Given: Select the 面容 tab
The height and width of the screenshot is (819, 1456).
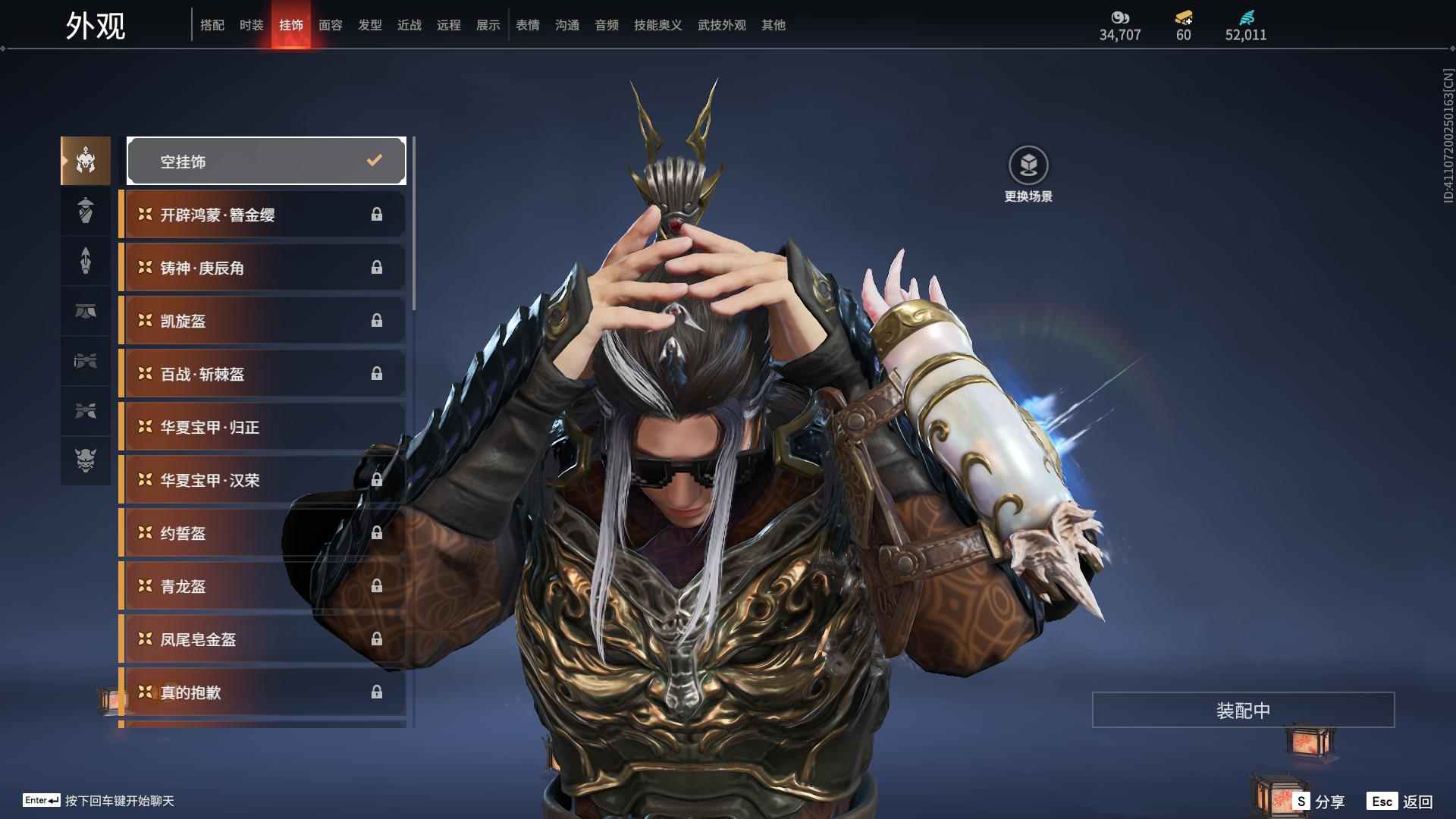Looking at the screenshot, I should point(330,25).
